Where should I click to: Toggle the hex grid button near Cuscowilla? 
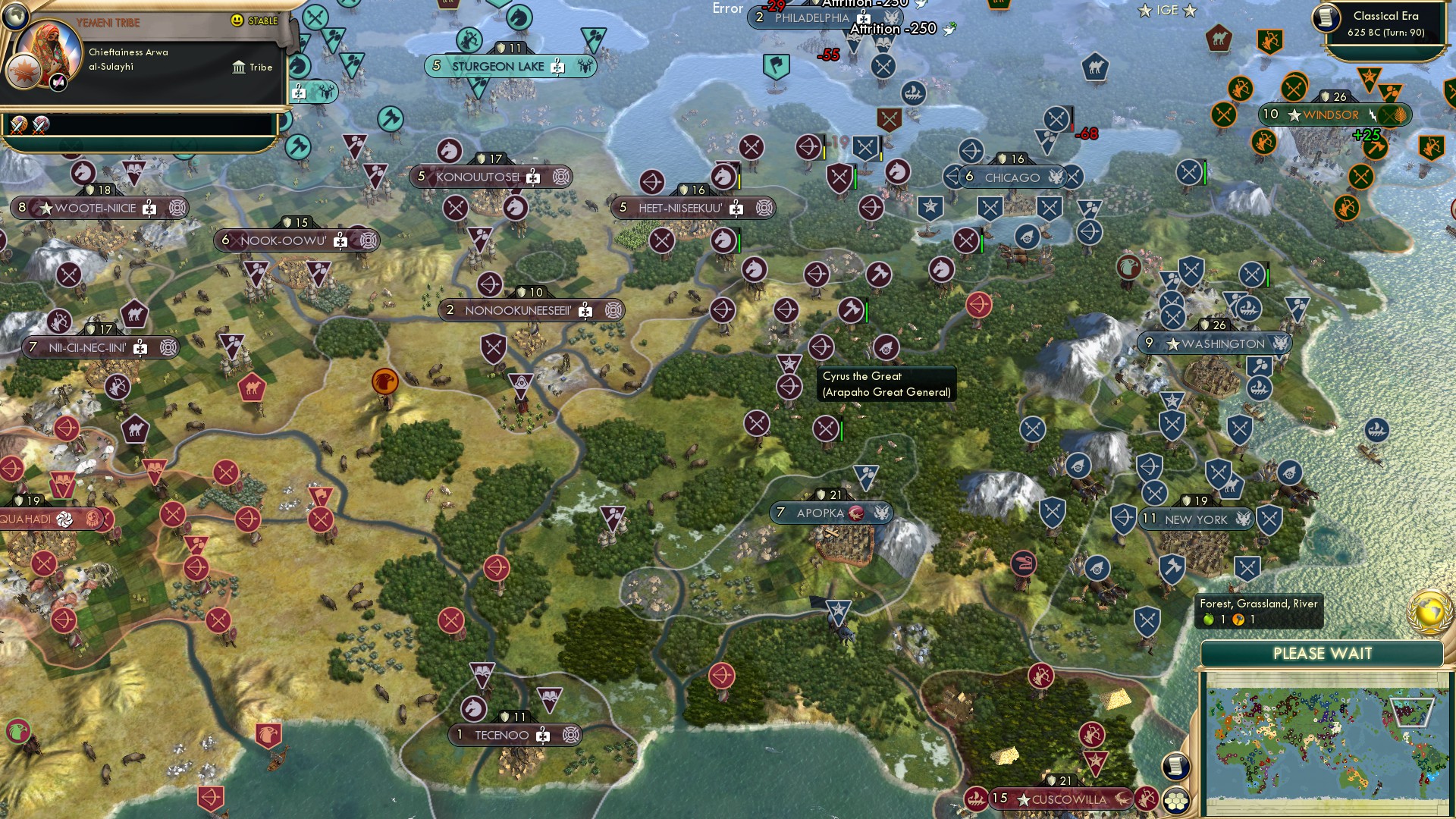(x=1175, y=800)
